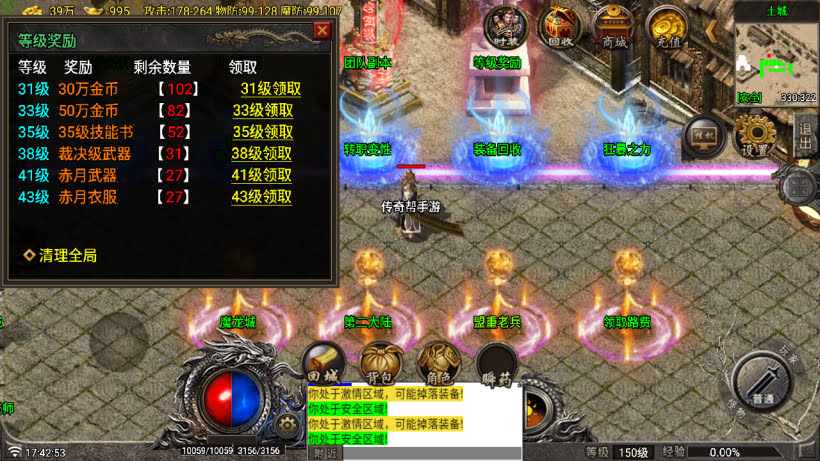
Task: Open the 时装 costume icon
Action: (504, 27)
